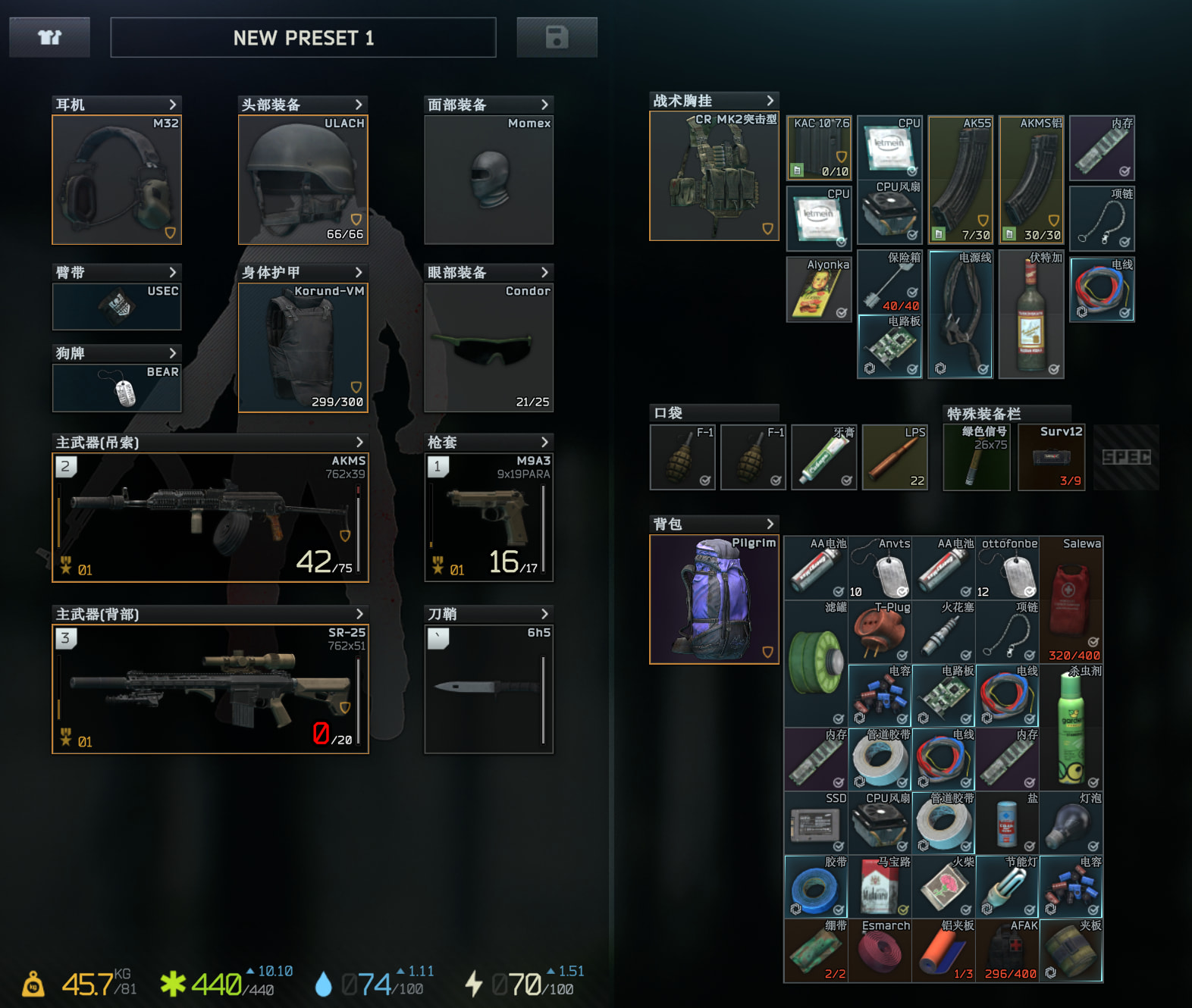Pick the Salewa first aid kit
Screen dimensions: 1192x1008
[1071, 599]
